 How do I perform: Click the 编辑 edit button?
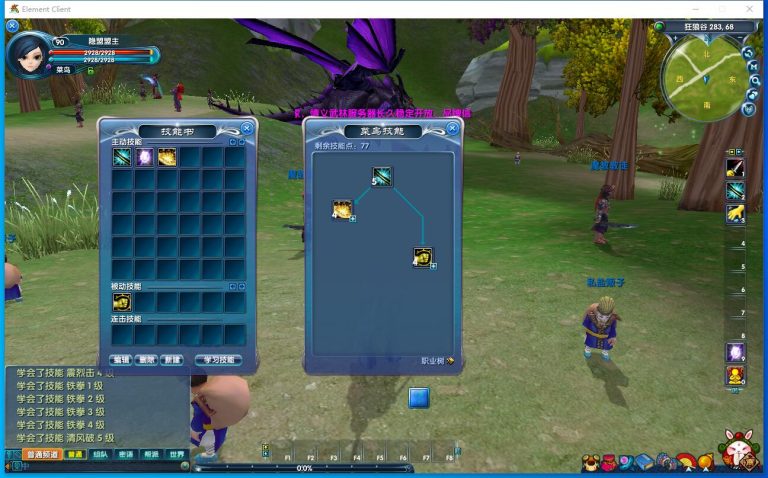[121, 359]
